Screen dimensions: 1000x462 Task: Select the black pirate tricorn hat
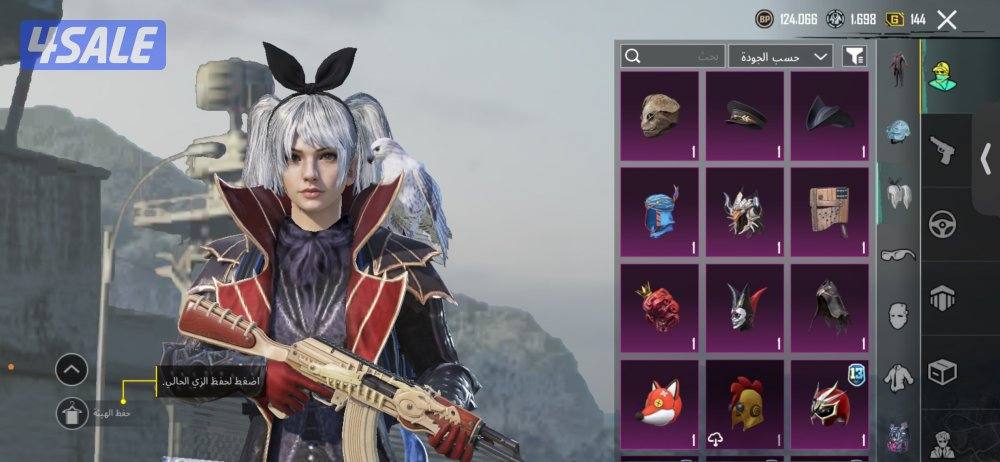(x=830, y=115)
